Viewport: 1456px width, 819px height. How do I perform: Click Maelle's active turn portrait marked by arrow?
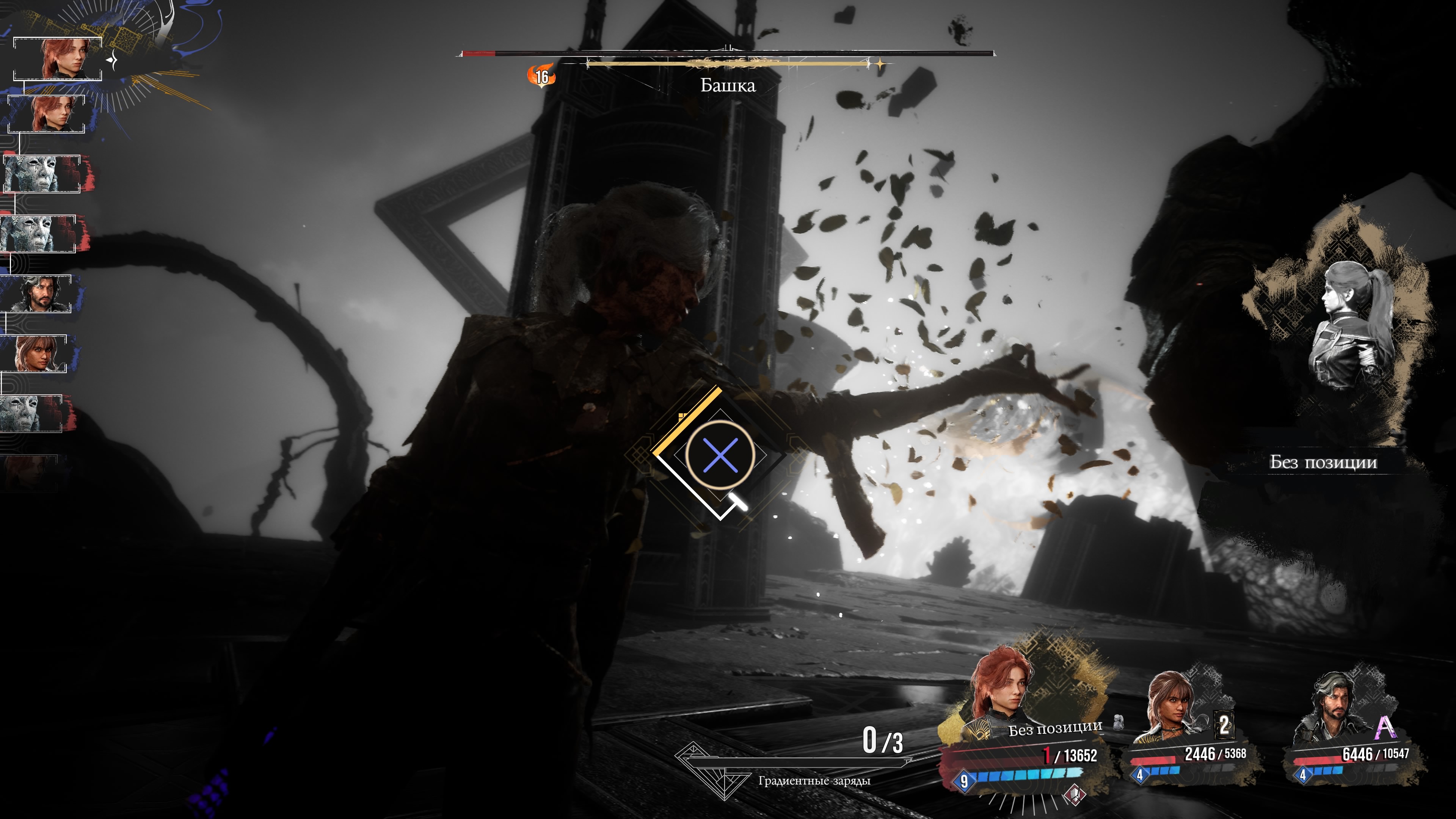click(58, 59)
